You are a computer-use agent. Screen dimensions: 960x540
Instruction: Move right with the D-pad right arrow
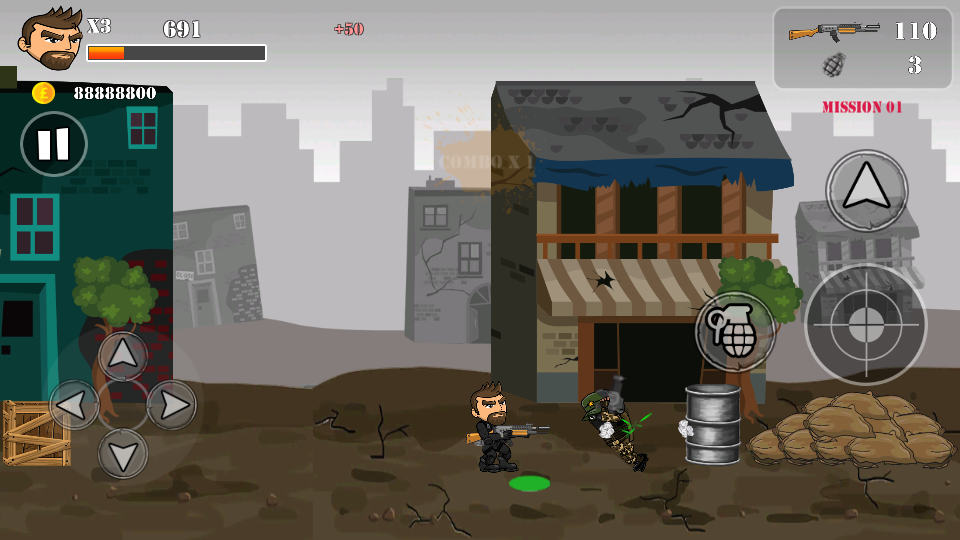point(172,404)
